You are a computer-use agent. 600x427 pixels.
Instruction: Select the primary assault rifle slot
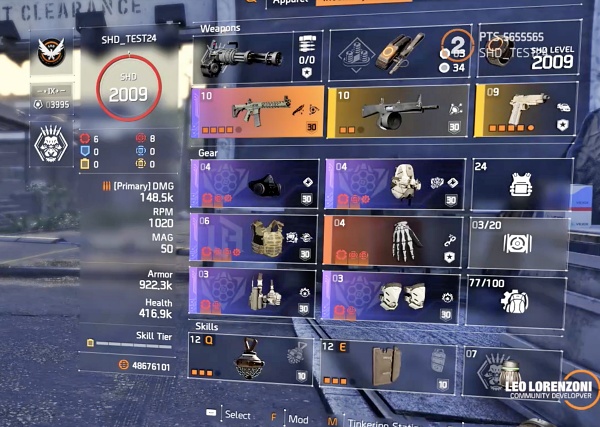click(x=257, y=110)
